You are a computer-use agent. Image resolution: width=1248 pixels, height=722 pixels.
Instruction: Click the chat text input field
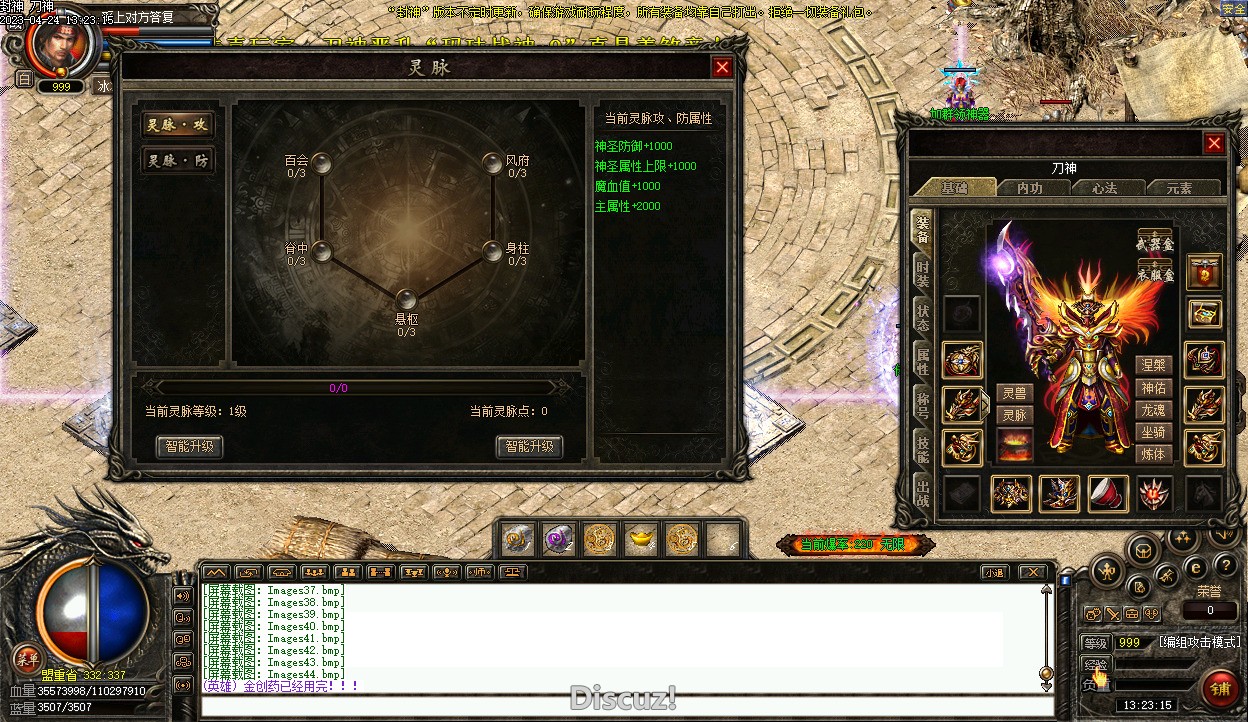click(620, 706)
